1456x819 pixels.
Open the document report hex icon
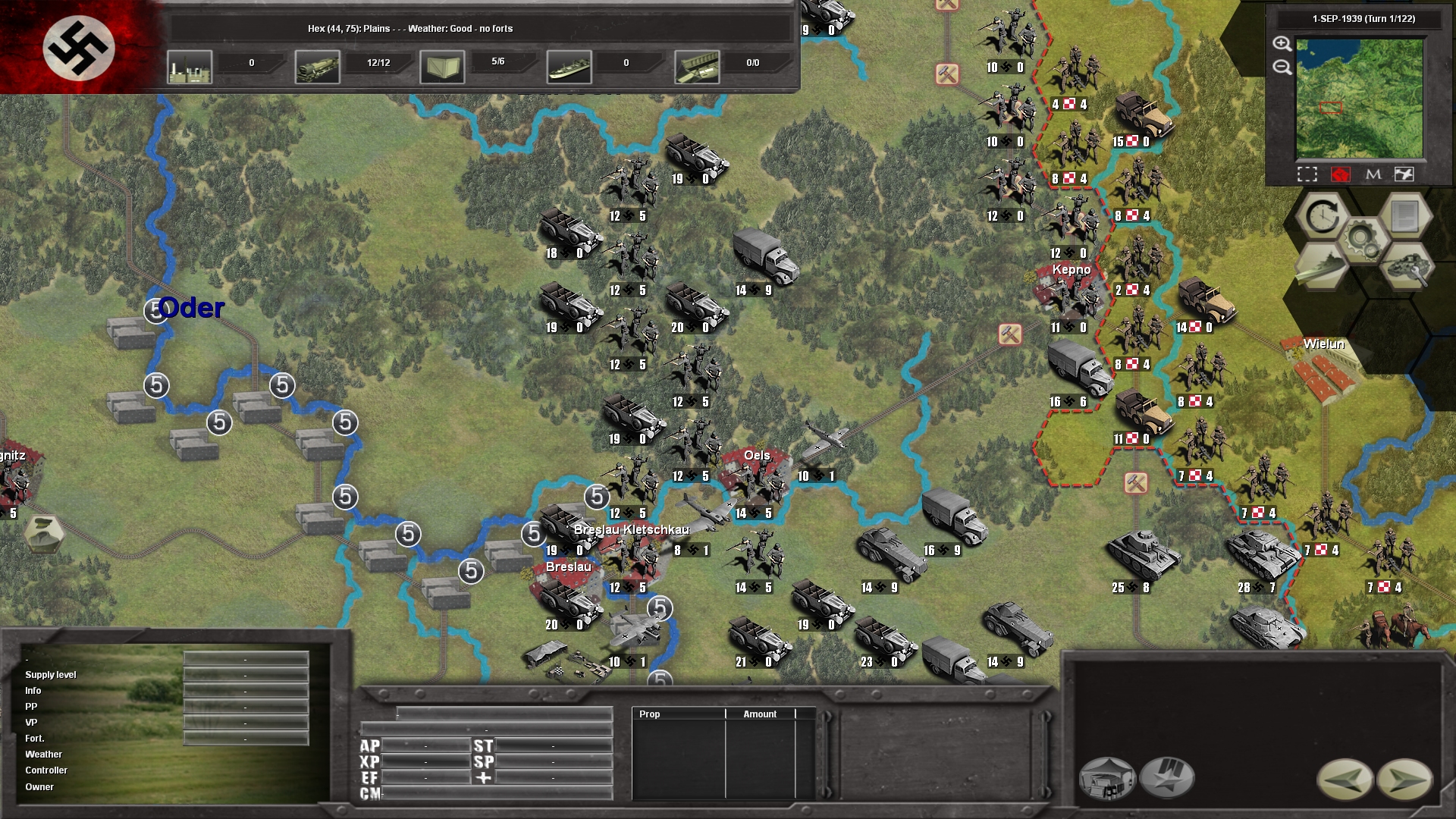(1404, 217)
